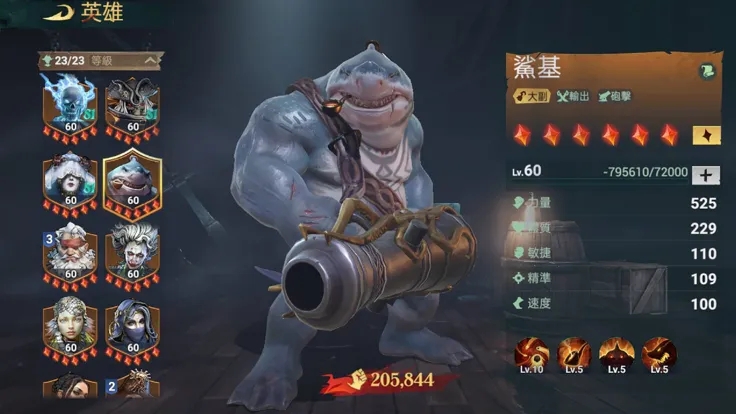Choose the white-haired clown-faced hero portrait

[132, 254]
